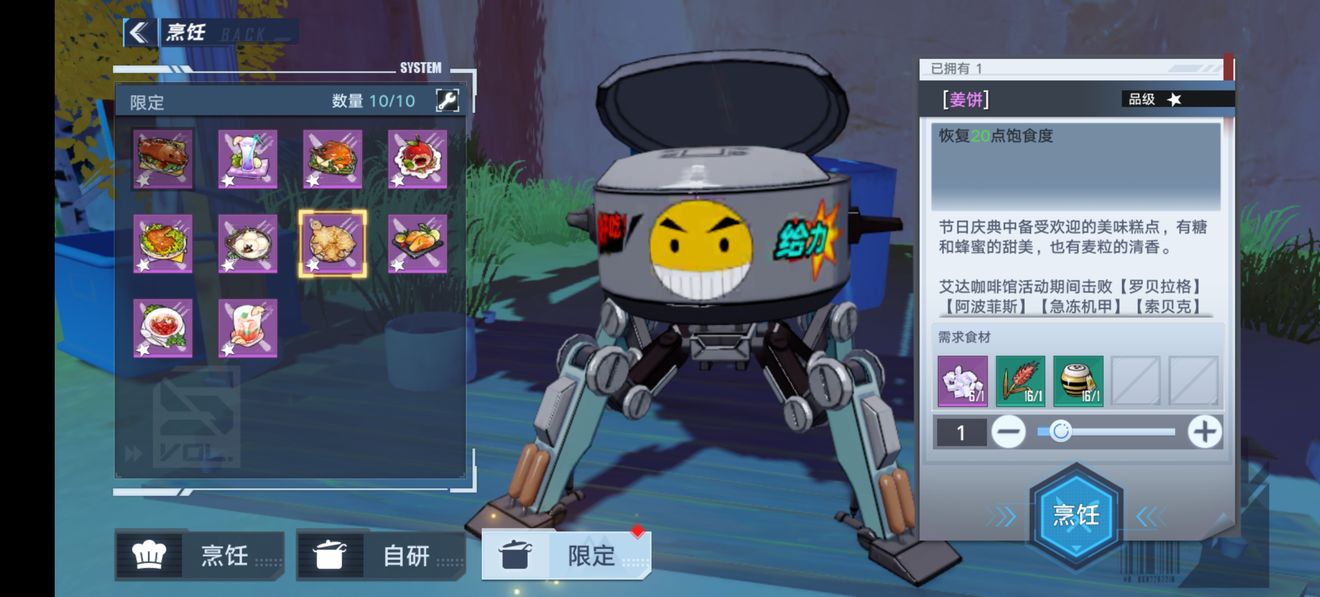The image size is (1320, 597).
Task: Select the red soup bowl recipe
Action: (163, 328)
